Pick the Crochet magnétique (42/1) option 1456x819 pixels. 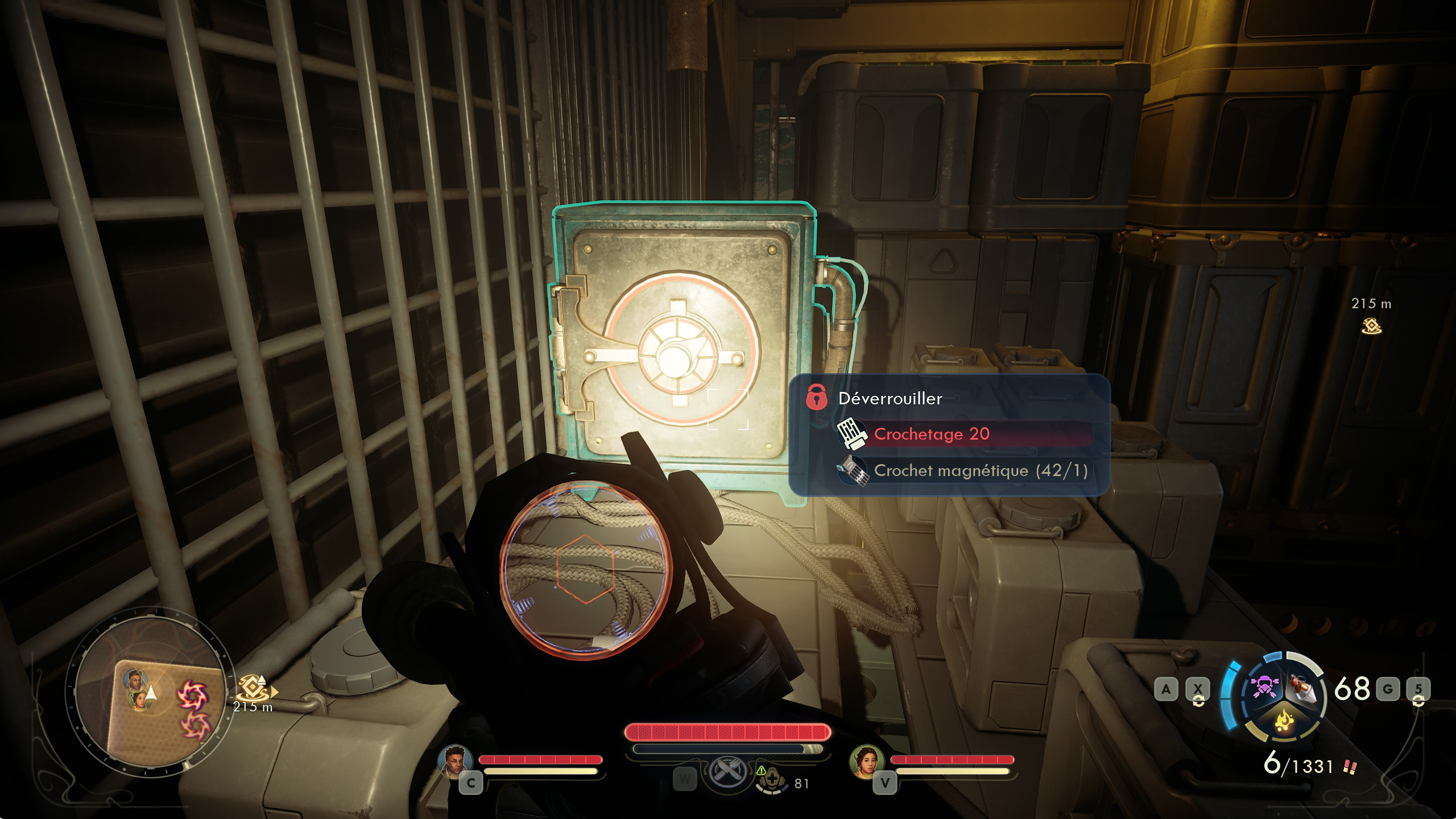[x=980, y=471]
